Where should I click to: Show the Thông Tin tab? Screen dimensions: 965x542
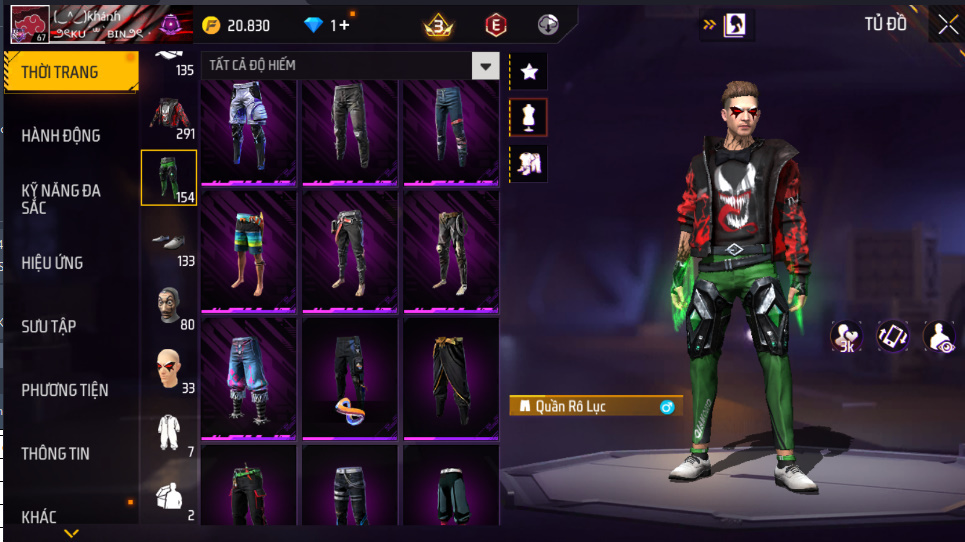56,454
